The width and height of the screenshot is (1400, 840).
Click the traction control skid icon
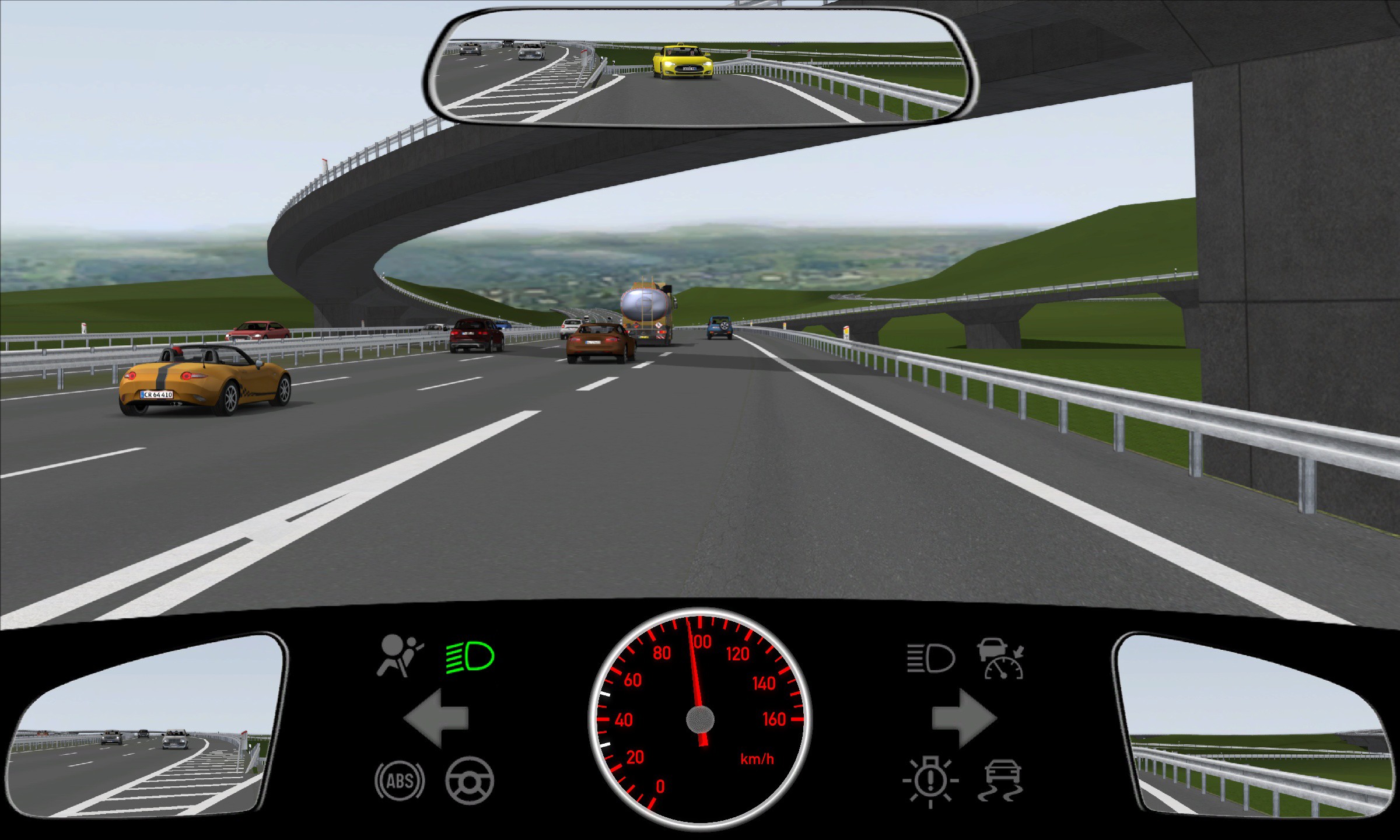(x=1002, y=780)
